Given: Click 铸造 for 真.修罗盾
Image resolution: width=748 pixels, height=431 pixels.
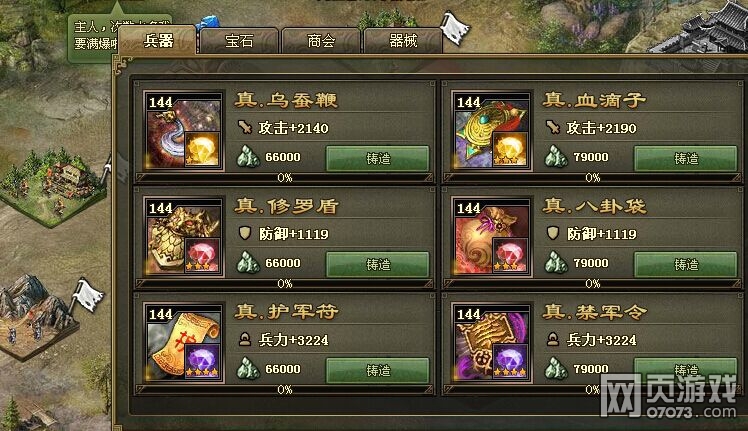Looking at the screenshot, I should 377,264.
